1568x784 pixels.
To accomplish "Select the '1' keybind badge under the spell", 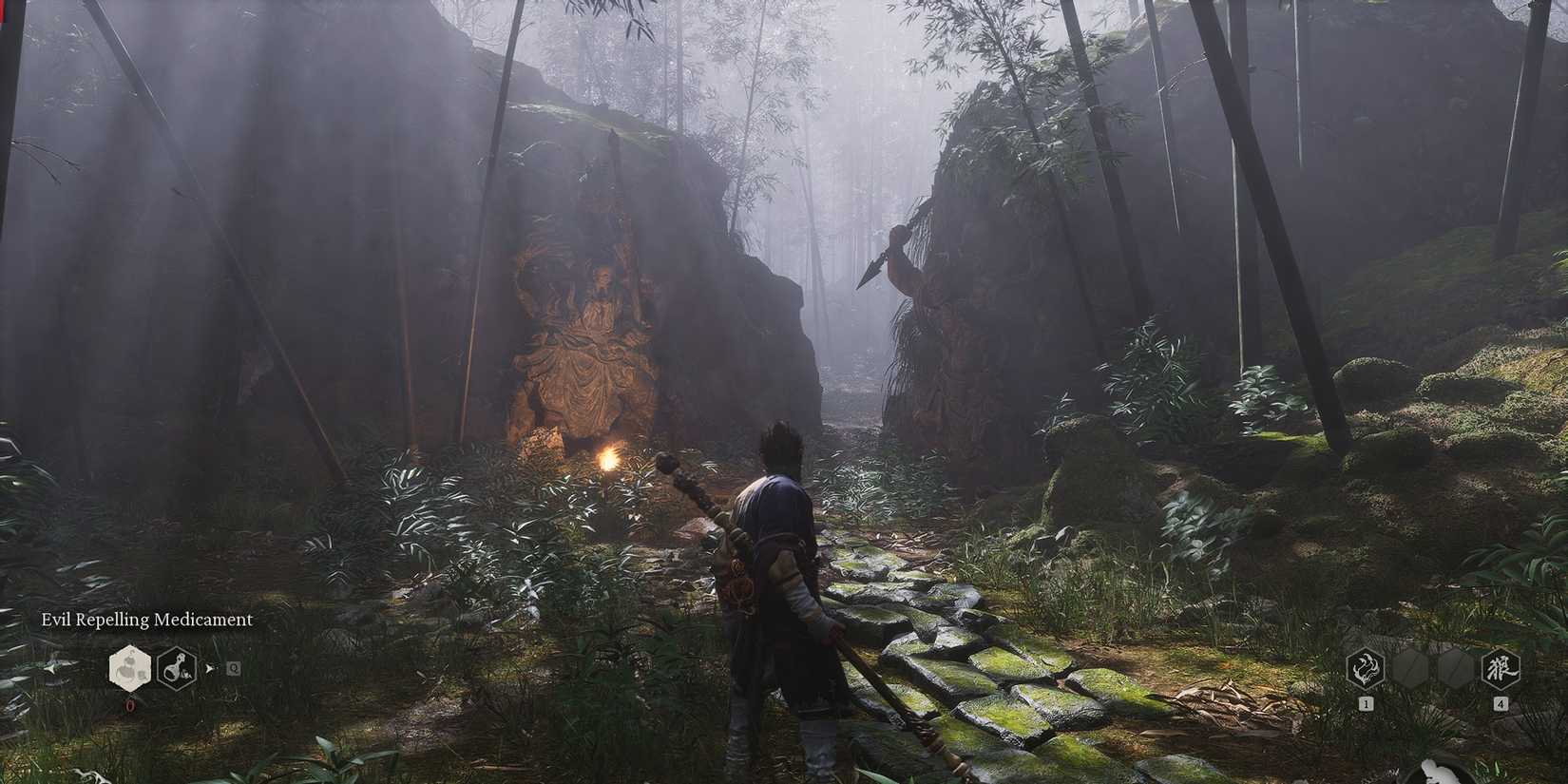I will [x=1366, y=703].
